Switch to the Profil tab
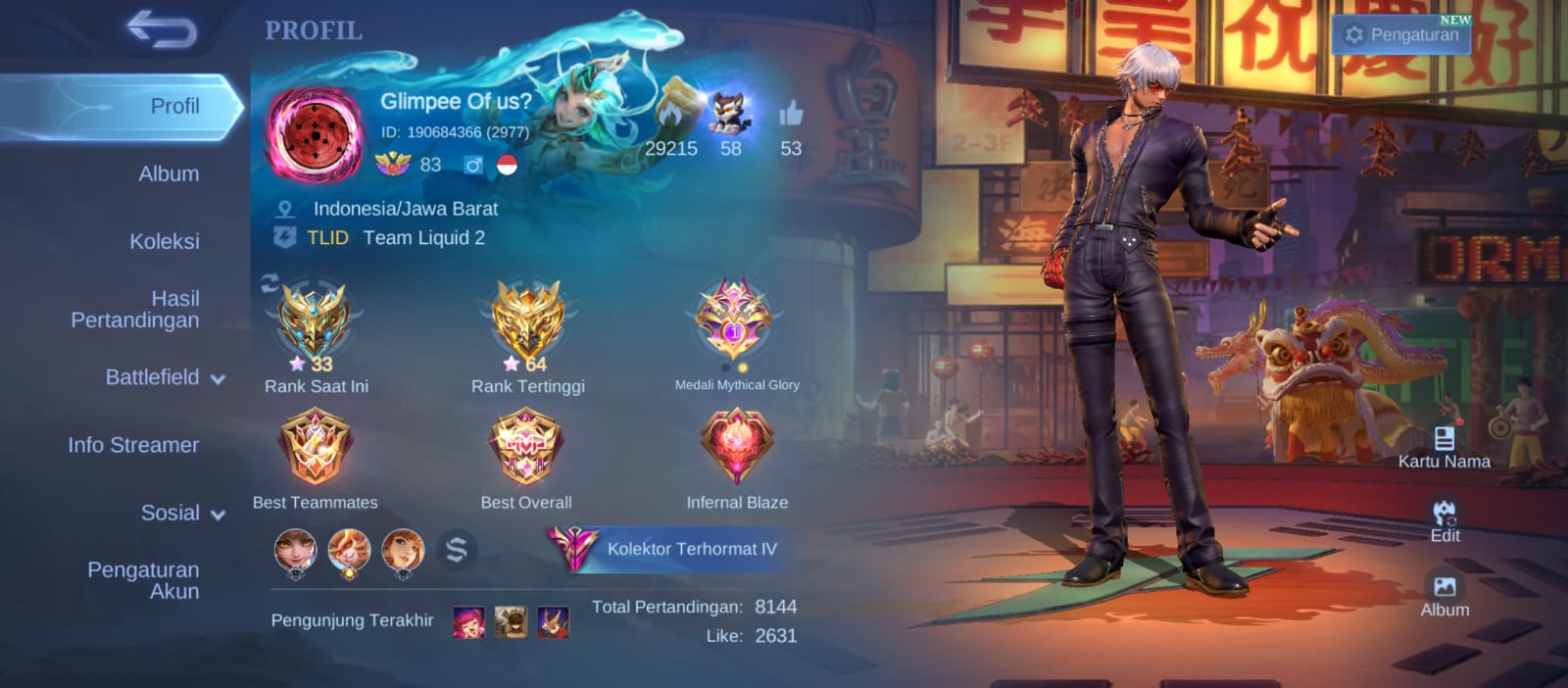Image resolution: width=1568 pixels, height=688 pixels. pos(174,107)
